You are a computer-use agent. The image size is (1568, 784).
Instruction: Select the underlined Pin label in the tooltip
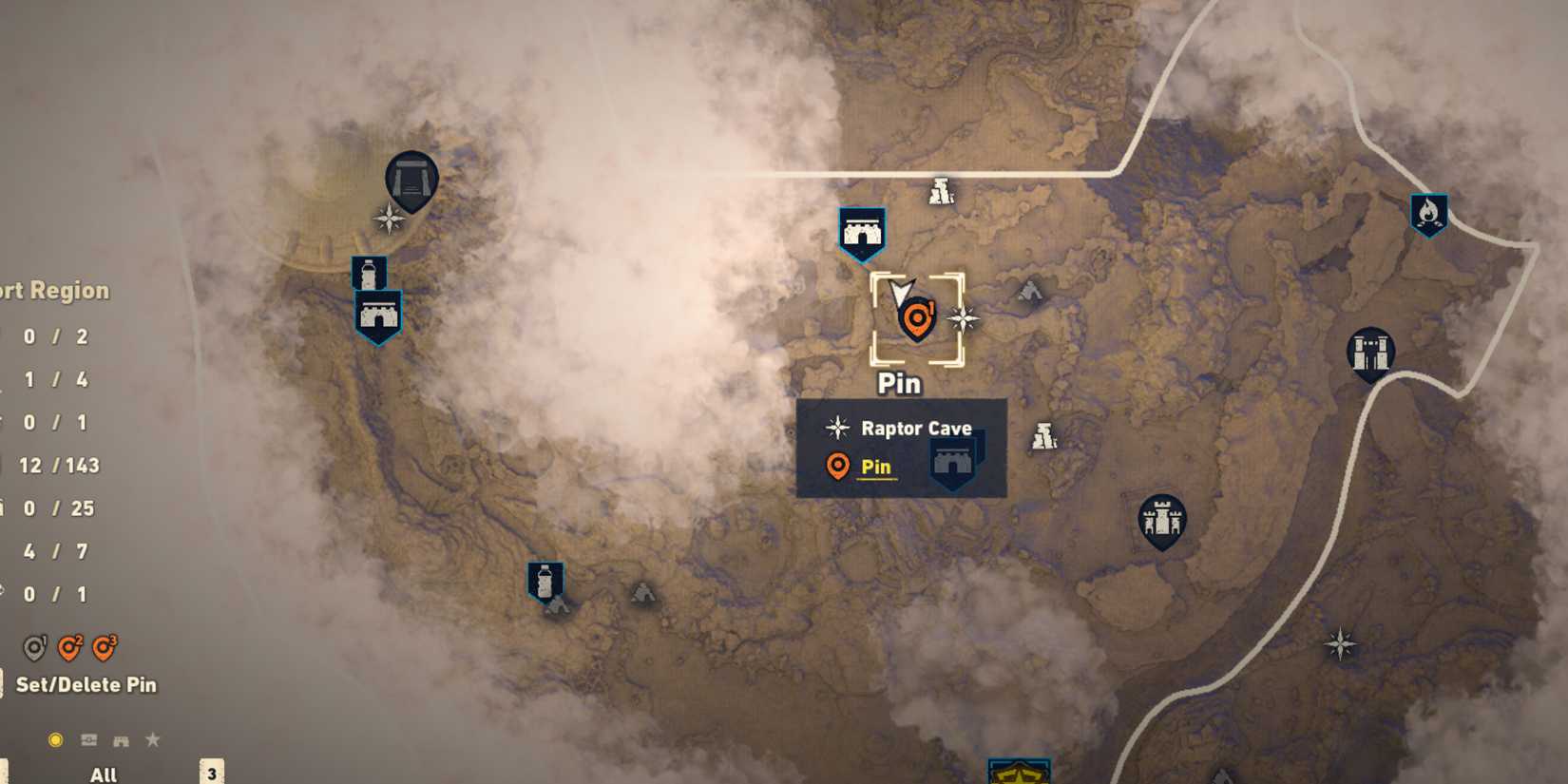coord(875,467)
